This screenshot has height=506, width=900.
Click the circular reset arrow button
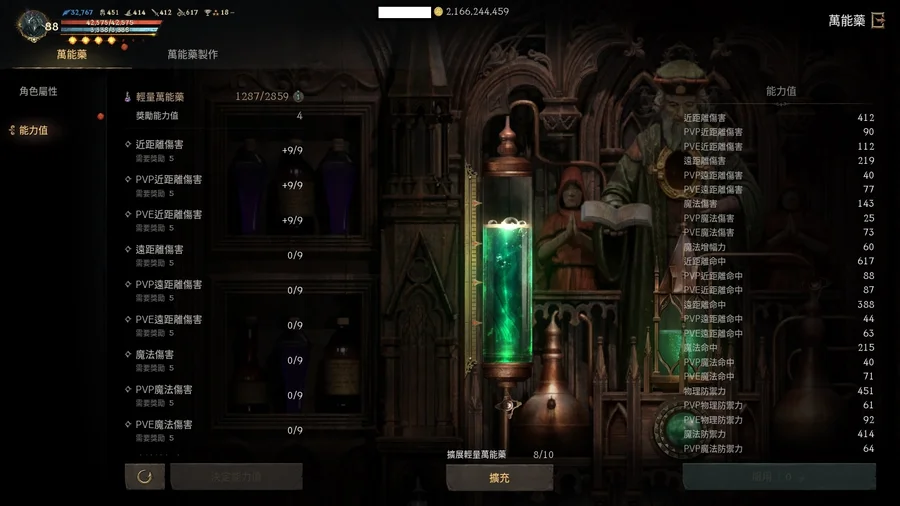[x=144, y=477]
